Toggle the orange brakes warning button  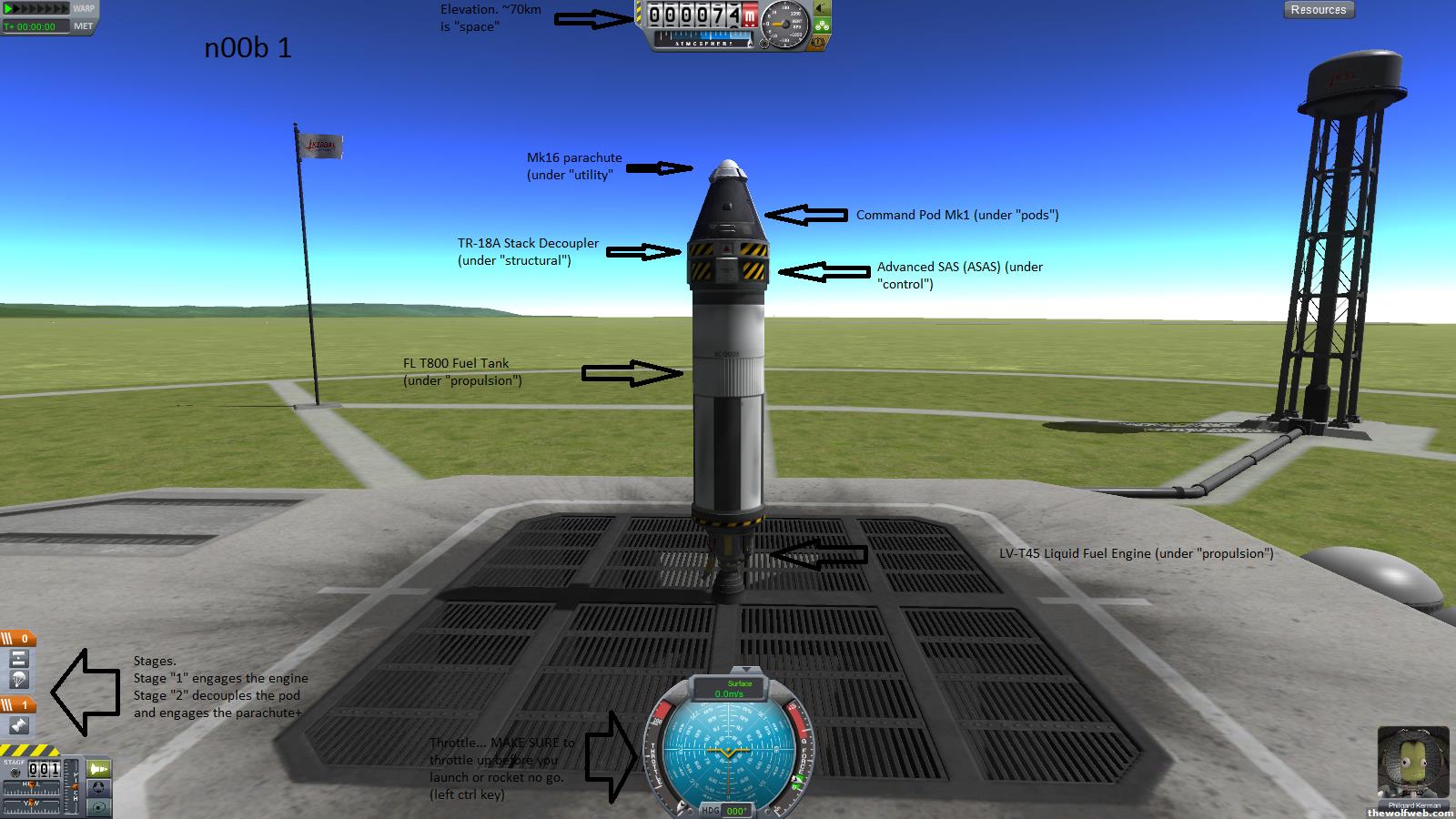point(819,42)
